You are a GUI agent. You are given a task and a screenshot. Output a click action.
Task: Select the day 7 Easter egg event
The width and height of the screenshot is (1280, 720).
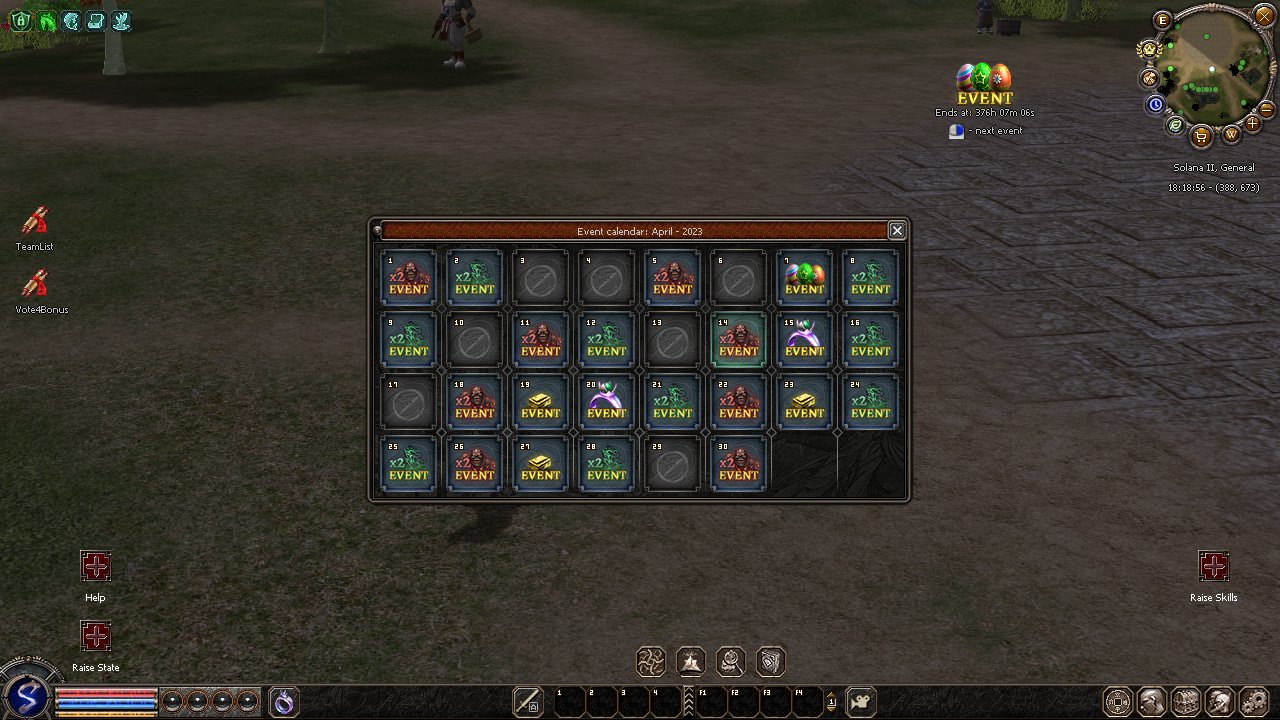click(804, 277)
